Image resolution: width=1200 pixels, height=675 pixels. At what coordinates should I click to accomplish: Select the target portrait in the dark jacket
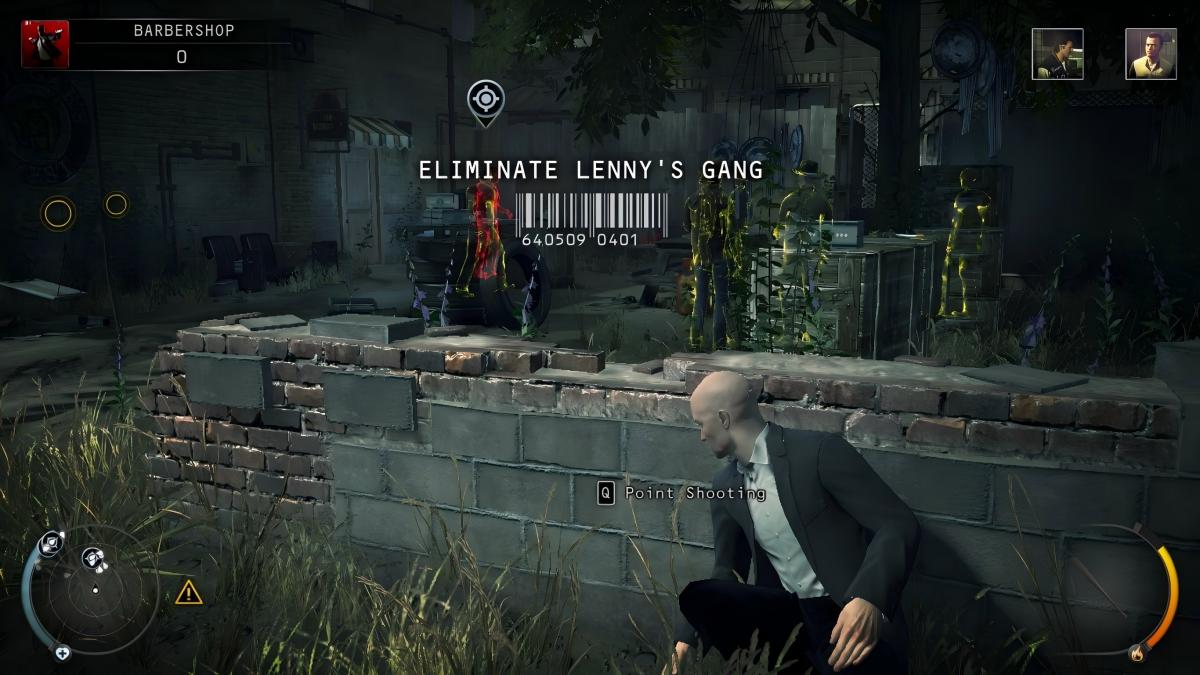[x=1057, y=54]
